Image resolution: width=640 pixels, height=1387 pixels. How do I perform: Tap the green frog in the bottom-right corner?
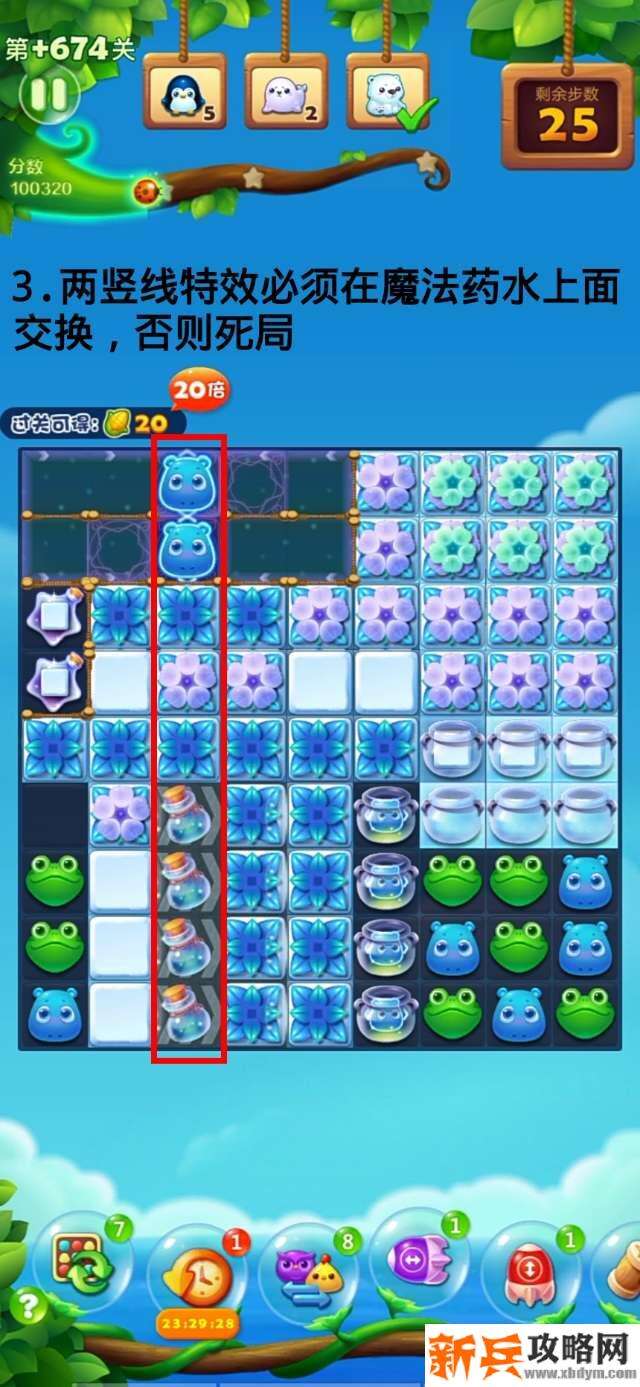585,1012
